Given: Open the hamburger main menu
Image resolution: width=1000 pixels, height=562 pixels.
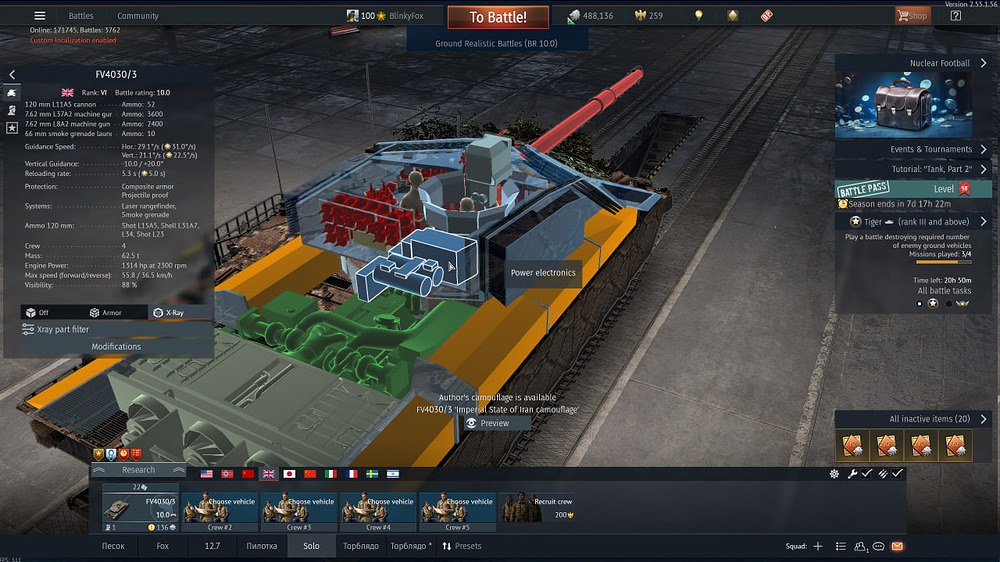Looking at the screenshot, I should [40, 16].
